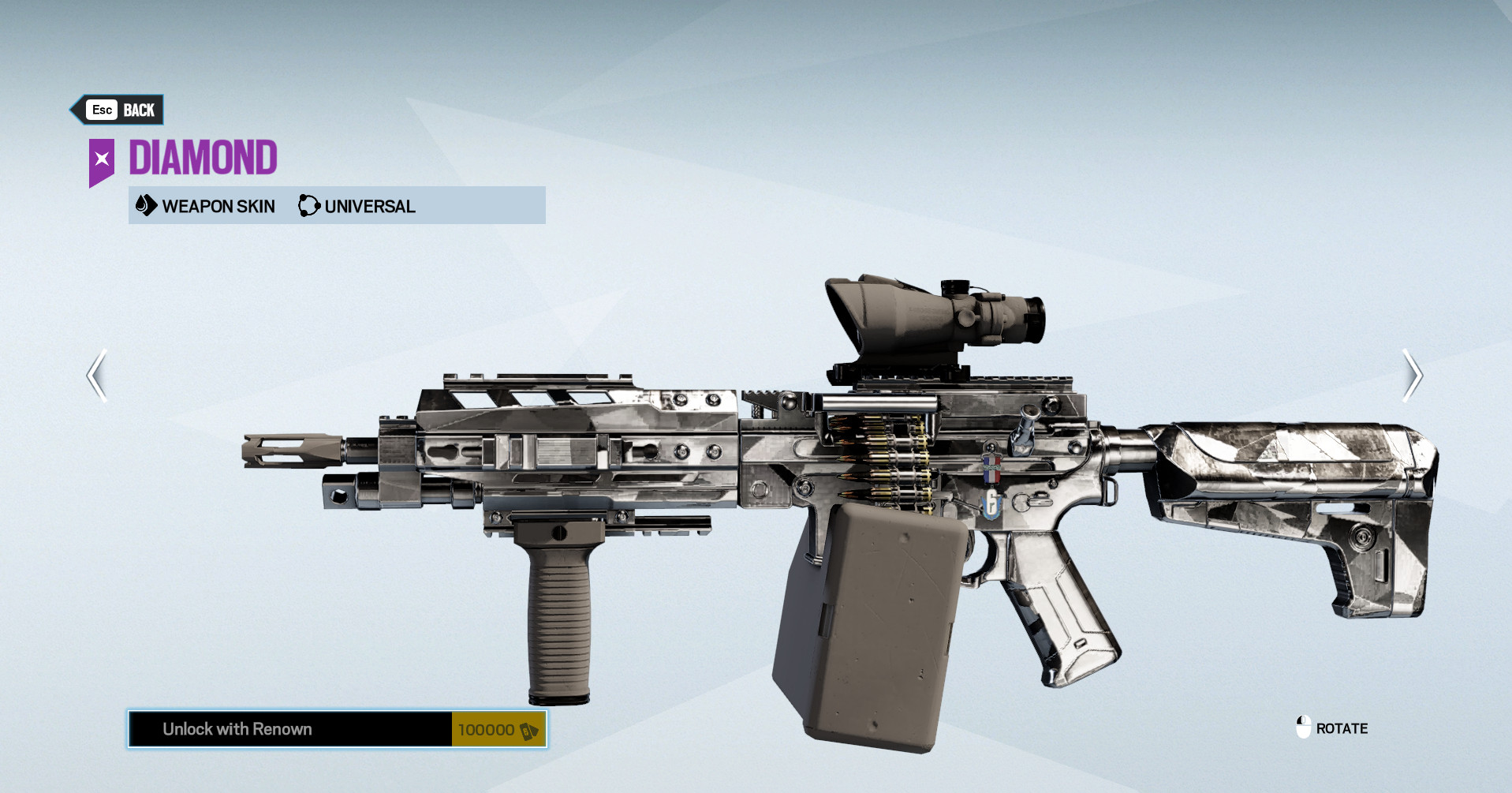Go to the next weapon skin
Image resolution: width=1512 pixels, height=793 pixels.
tap(1412, 376)
